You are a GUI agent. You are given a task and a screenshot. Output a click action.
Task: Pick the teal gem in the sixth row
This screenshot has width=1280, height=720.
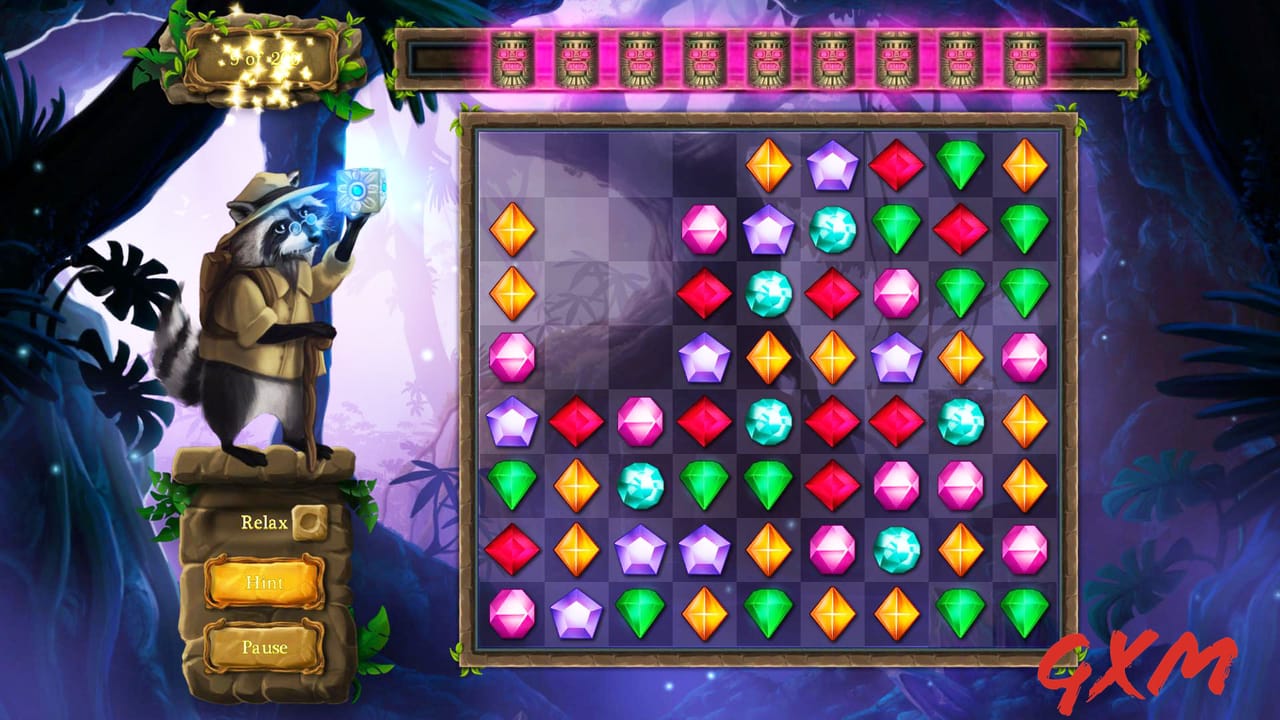tap(640, 485)
